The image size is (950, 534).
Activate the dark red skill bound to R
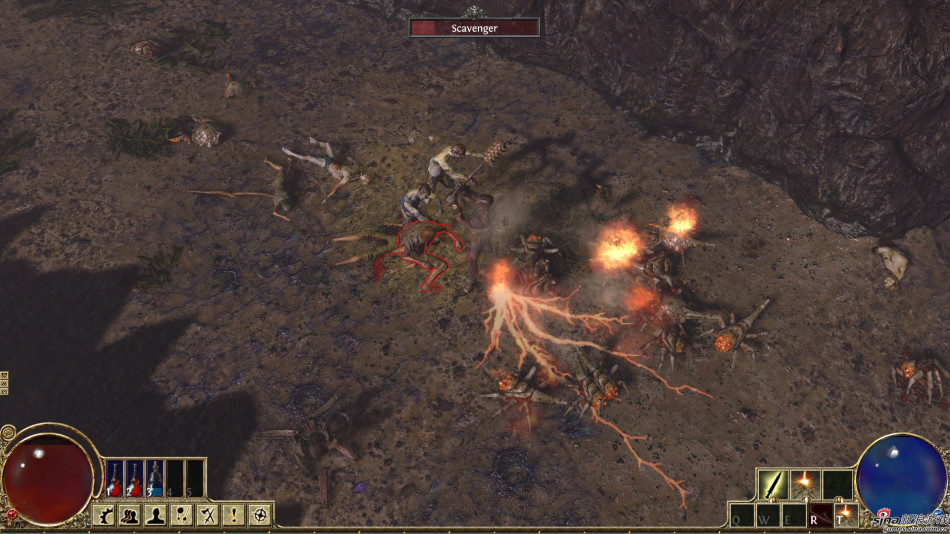click(x=820, y=515)
